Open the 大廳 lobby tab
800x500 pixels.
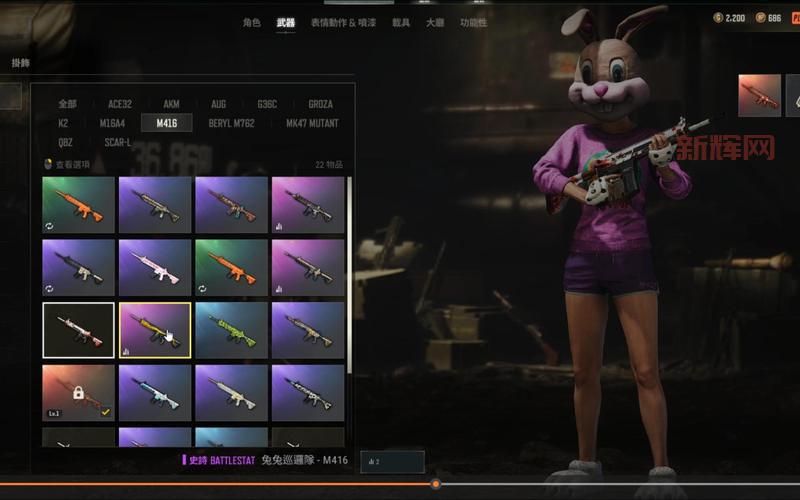point(435,23)
